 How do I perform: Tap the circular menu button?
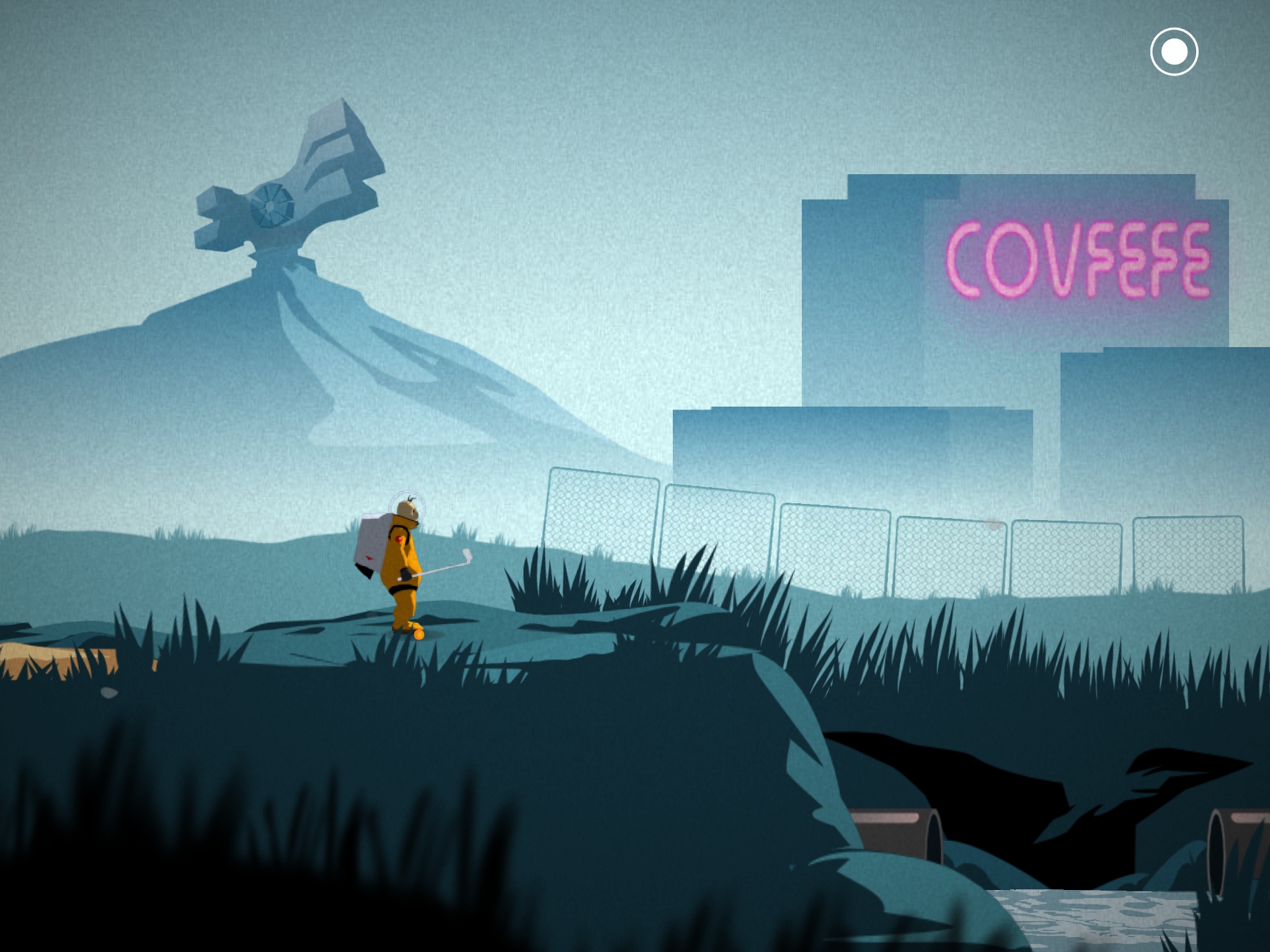click(x=1174, y=52)
